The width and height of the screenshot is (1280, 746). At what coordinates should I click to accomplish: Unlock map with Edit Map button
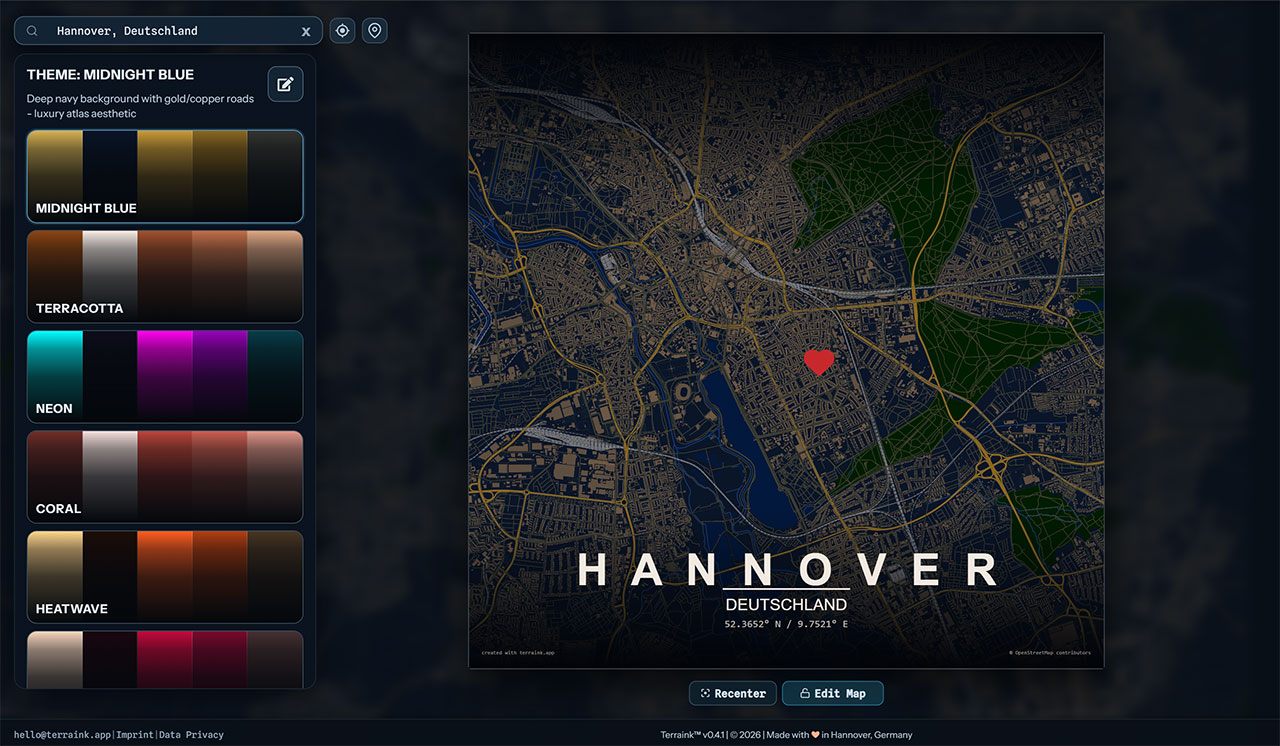pyautogui.click(x=832, y=693)
